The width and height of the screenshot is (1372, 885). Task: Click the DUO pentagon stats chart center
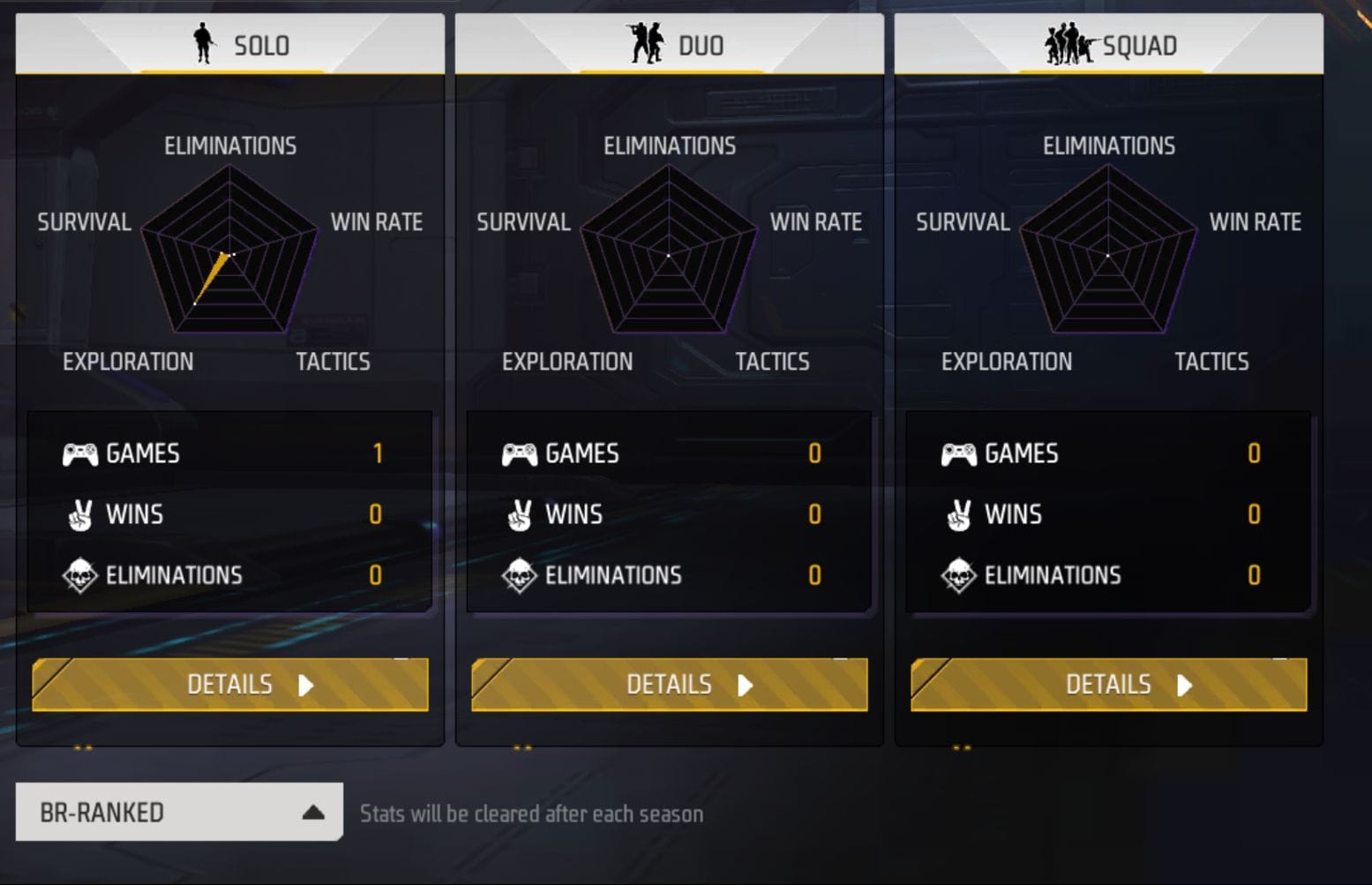point(670,253)
